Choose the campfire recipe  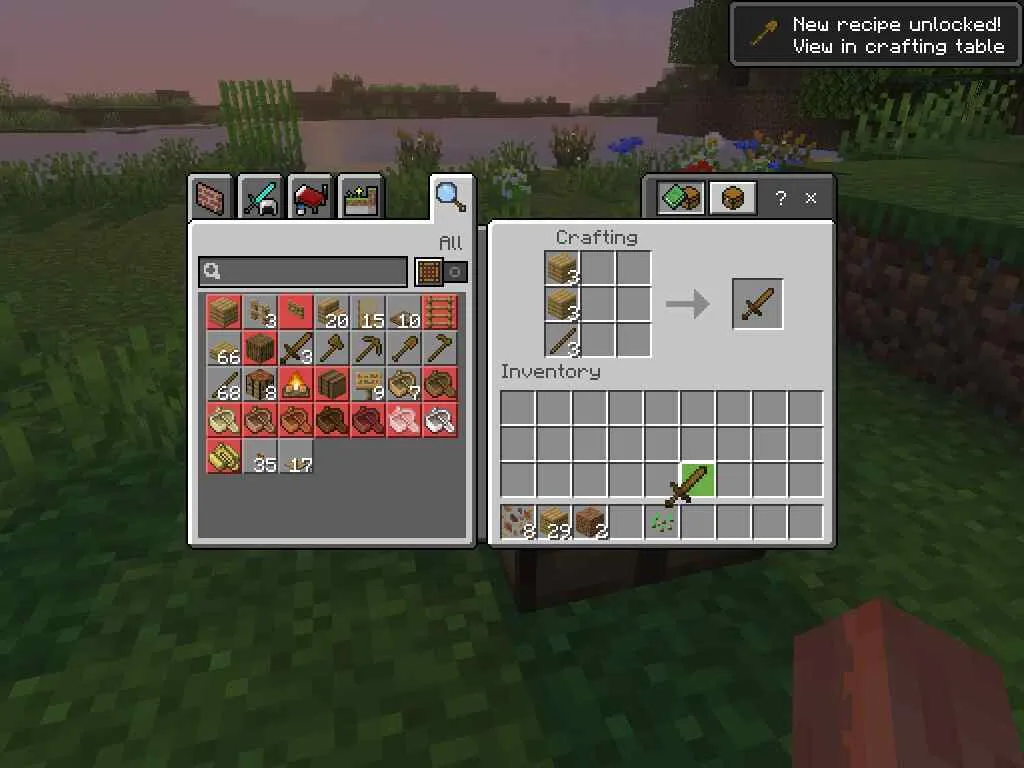(296, 384)
